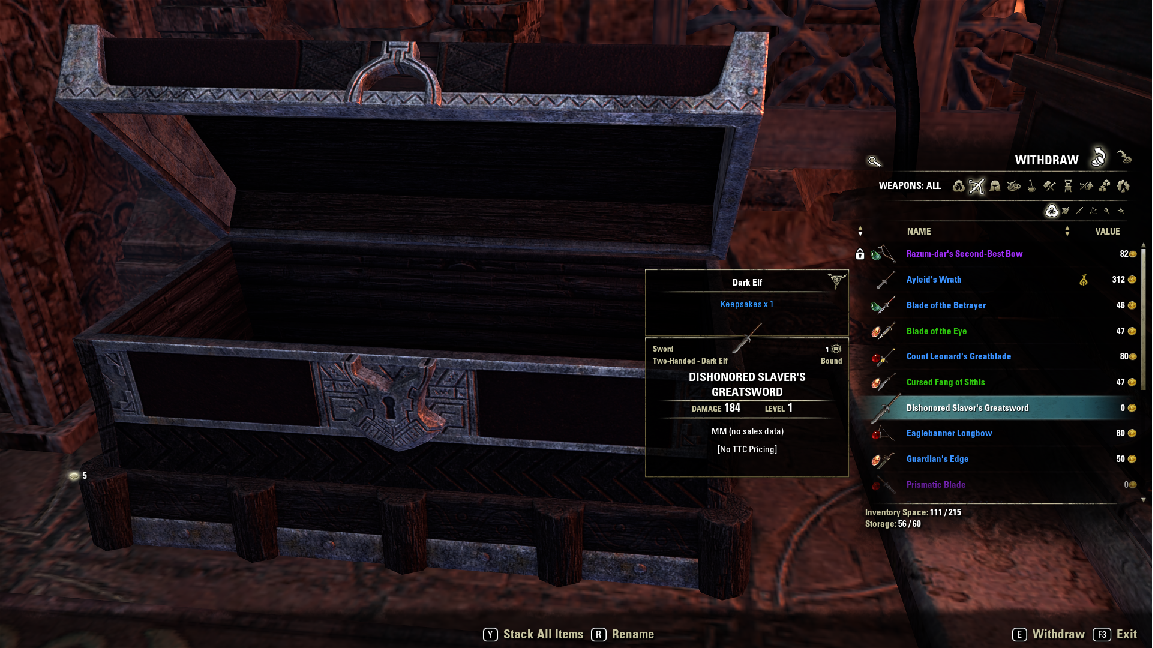
Task: Switch to the deposit tab icon
Action: [1126, 157]
